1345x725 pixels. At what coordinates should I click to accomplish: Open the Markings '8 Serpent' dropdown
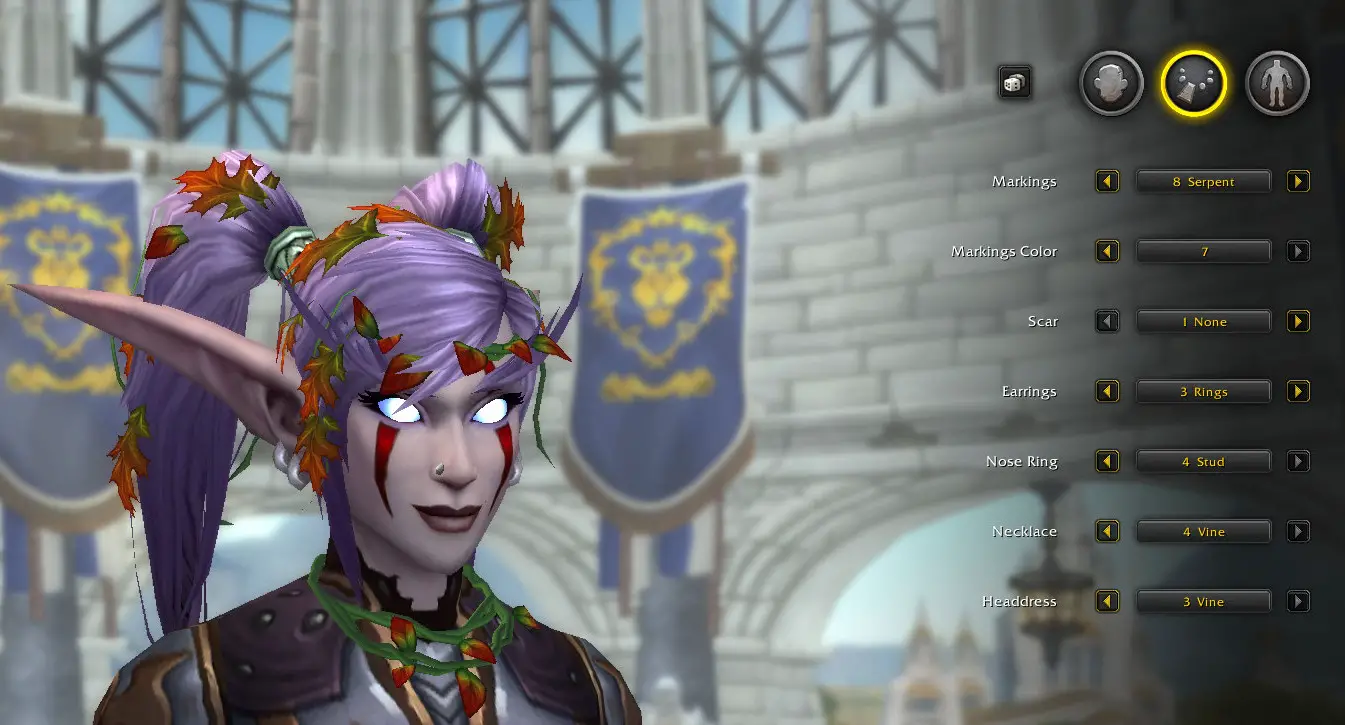[x=1203, y=182]
